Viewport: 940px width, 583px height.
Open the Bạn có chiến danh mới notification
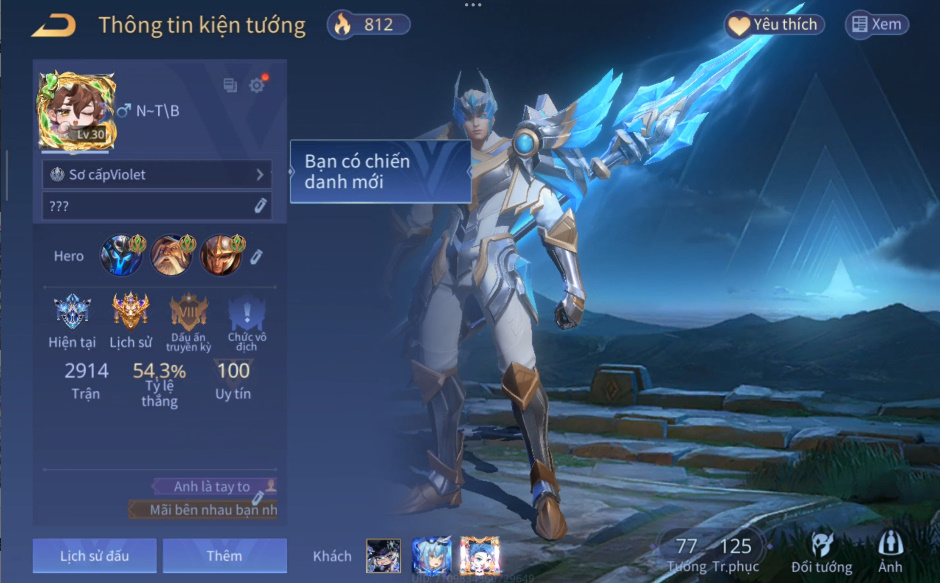point(380,172)
